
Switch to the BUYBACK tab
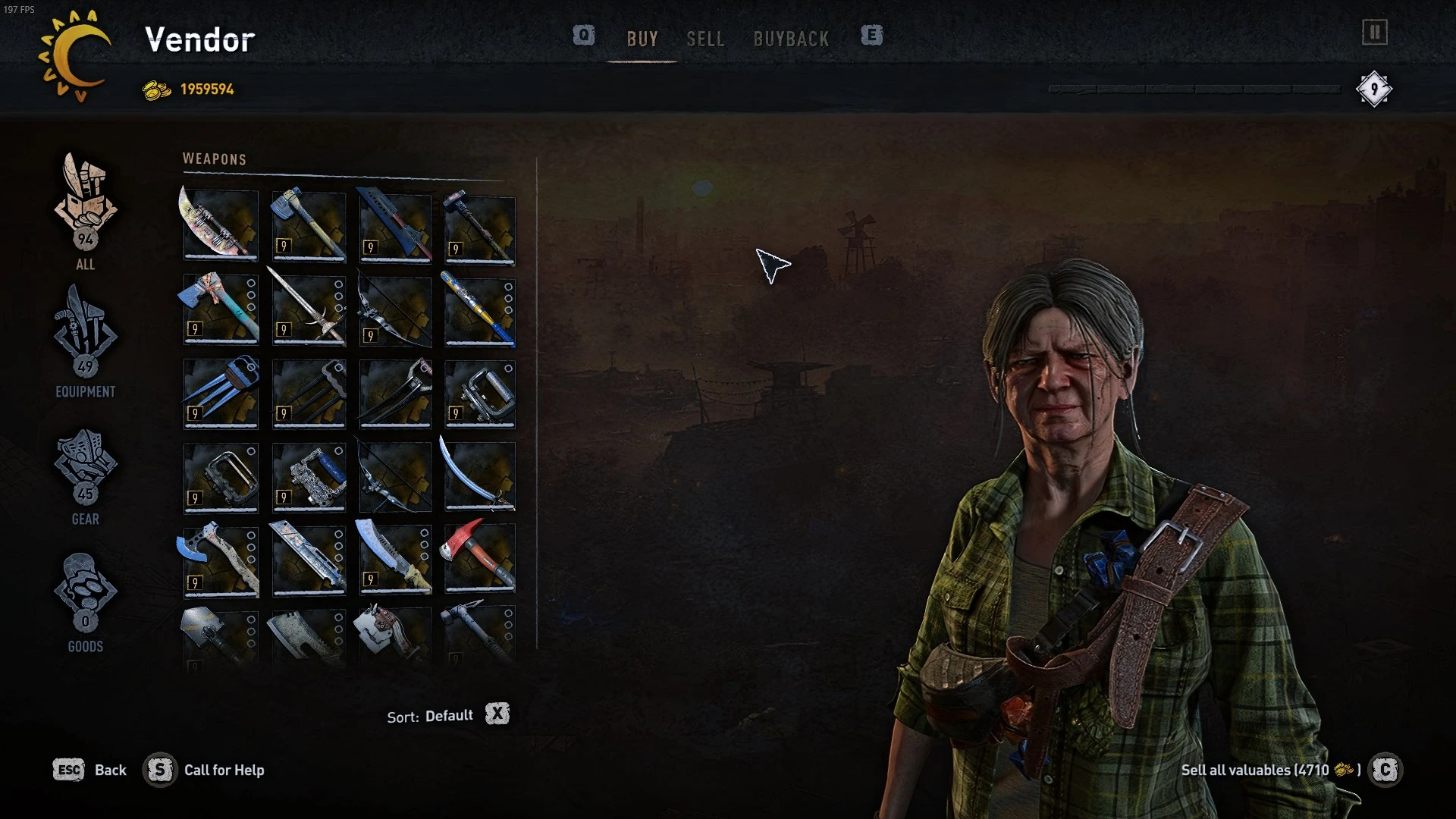click(791, 39)
